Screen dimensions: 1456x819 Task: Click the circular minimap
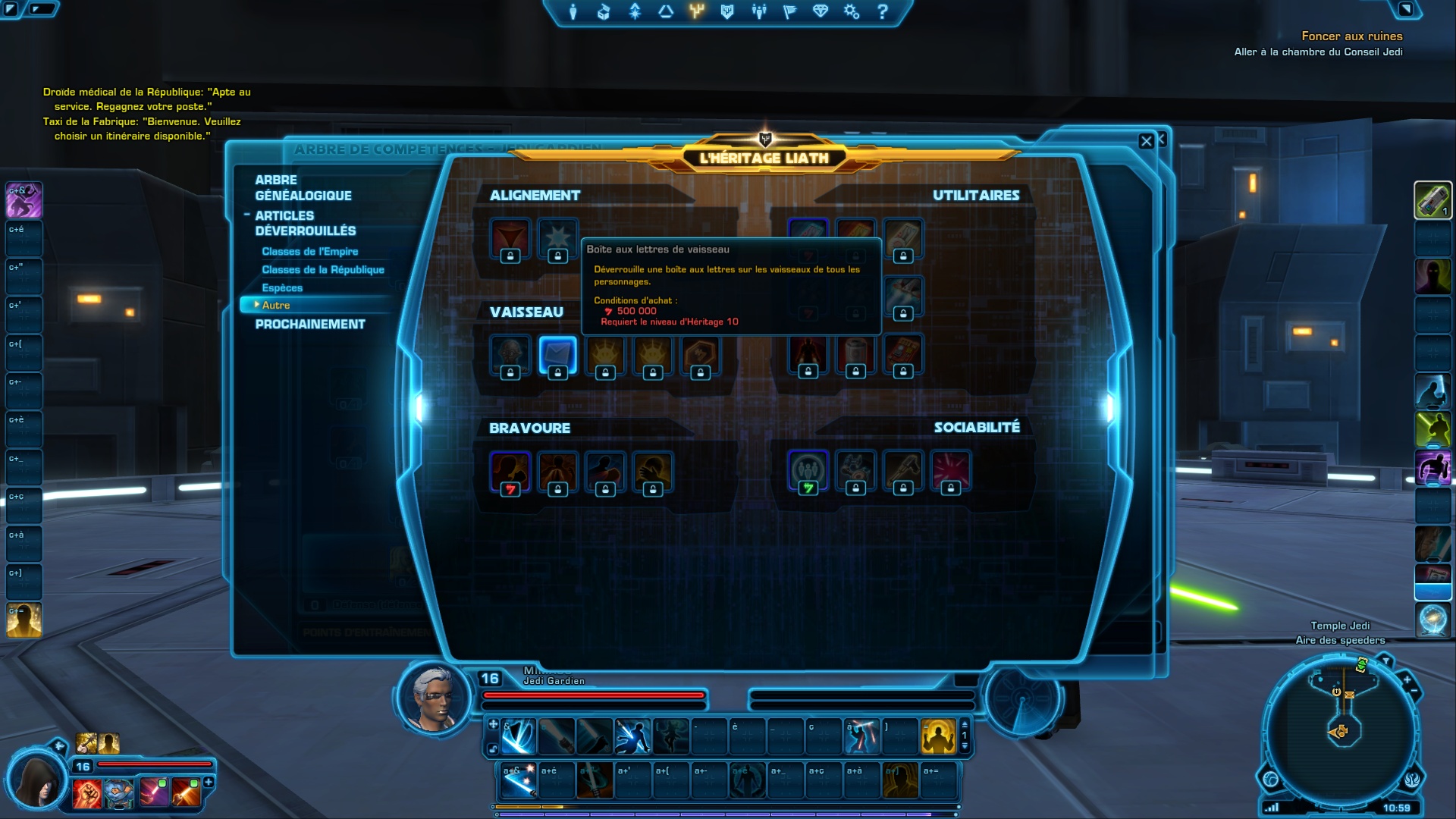pos(1340,731)
